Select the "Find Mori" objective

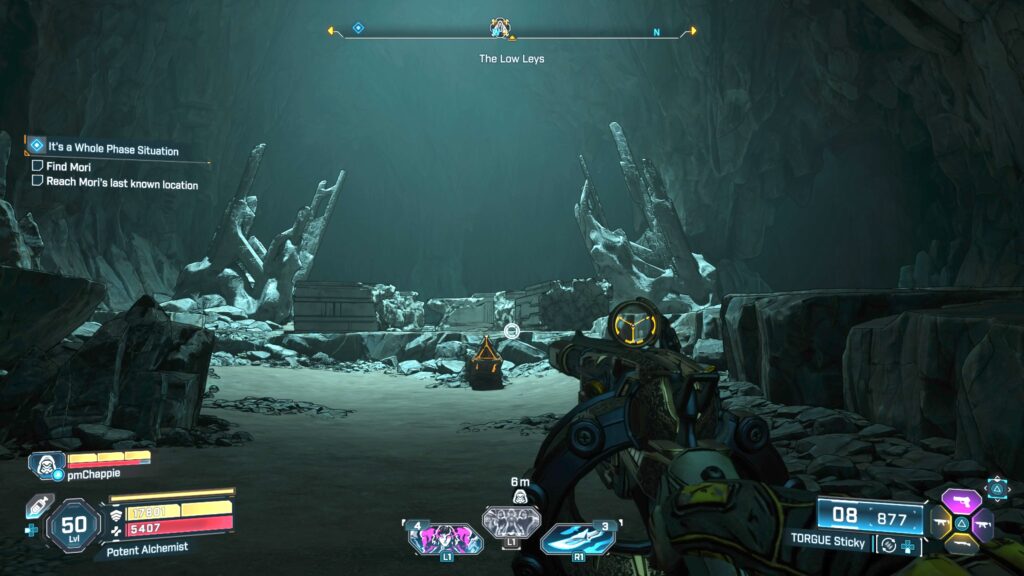point(68,166)
